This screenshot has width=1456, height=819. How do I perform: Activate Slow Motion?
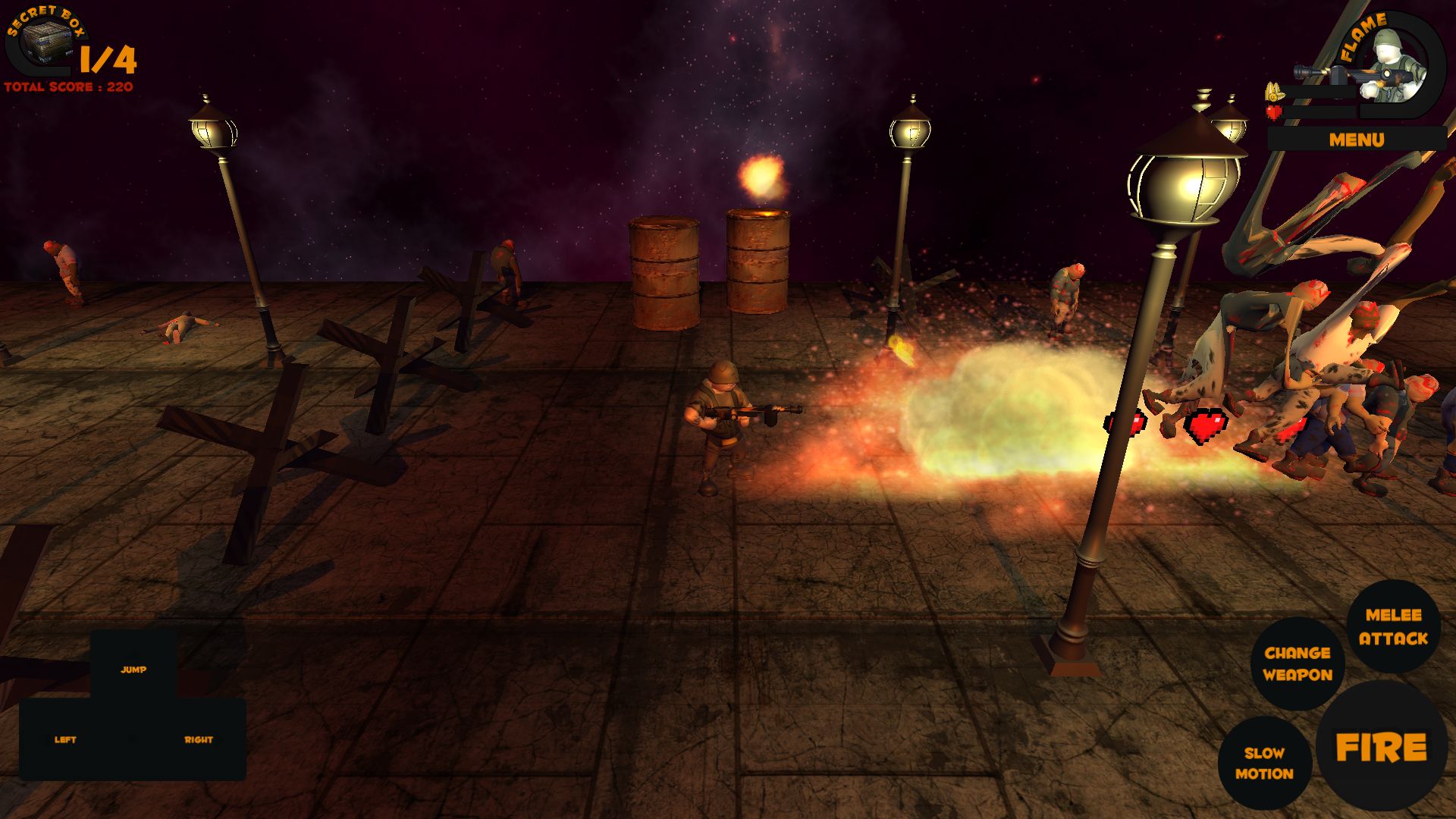click(1264, 763)
